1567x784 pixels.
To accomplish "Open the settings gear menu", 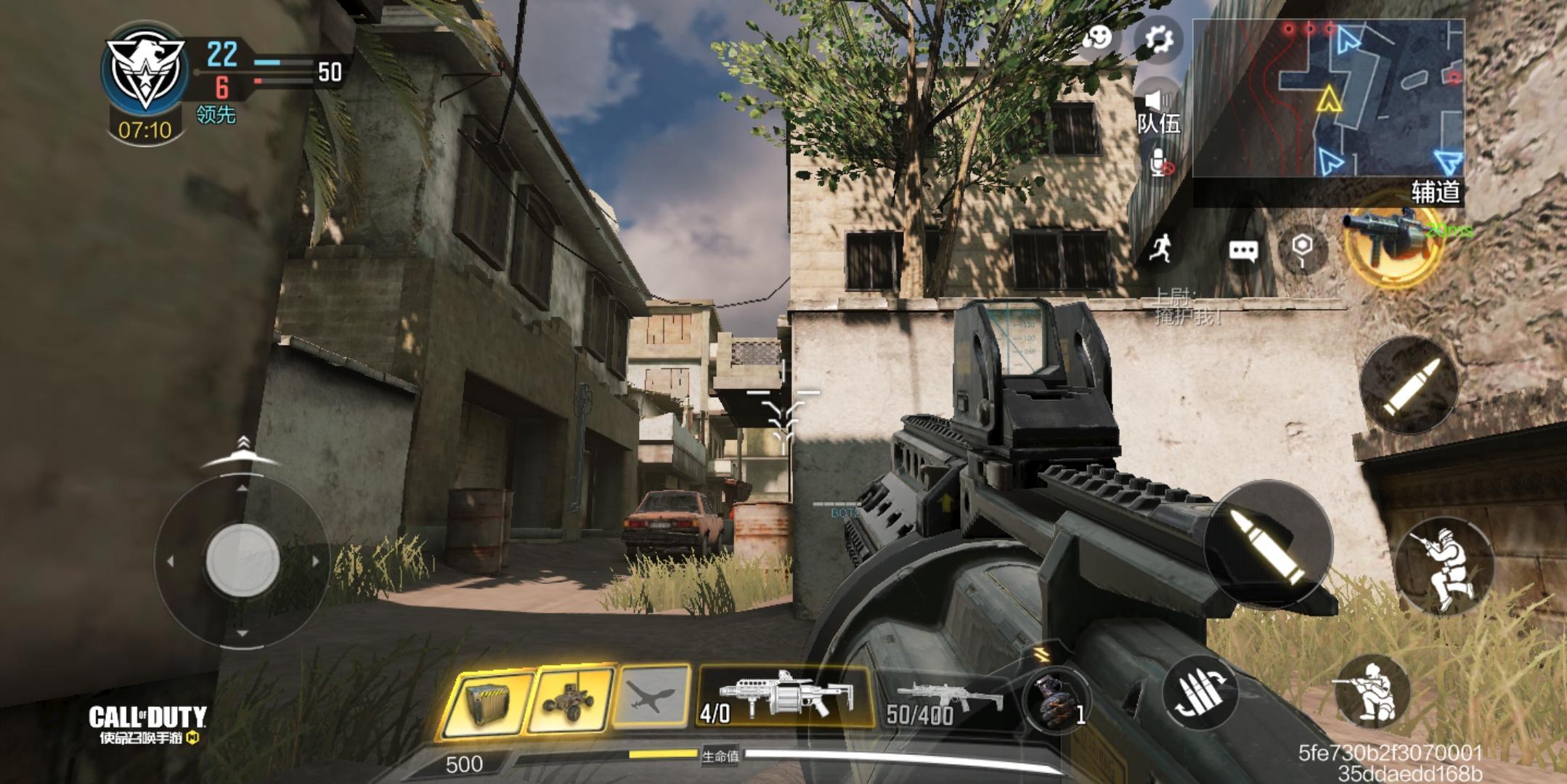I will tap(1158, 38).
